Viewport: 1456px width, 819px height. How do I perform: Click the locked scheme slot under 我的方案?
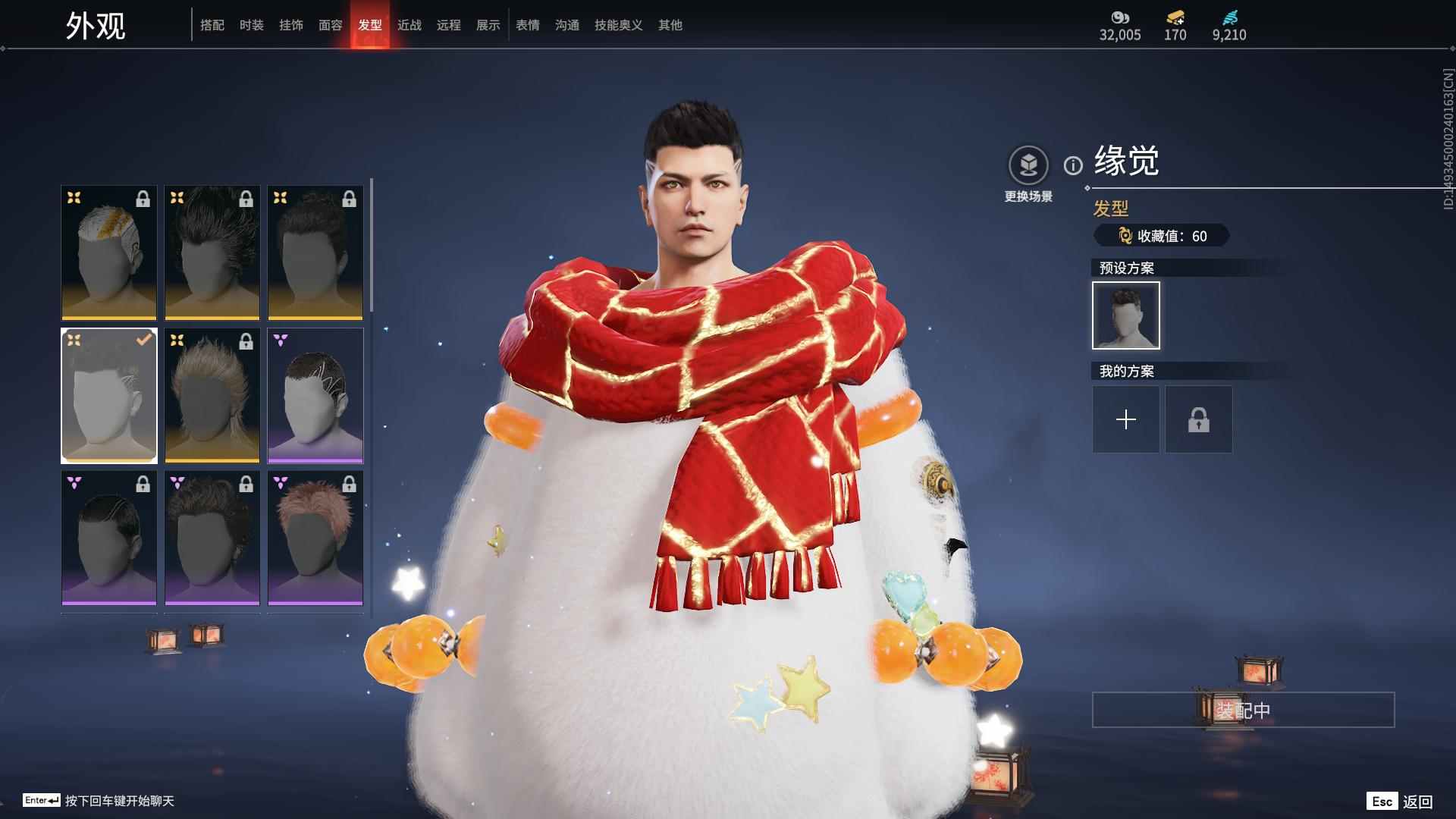1198,419
